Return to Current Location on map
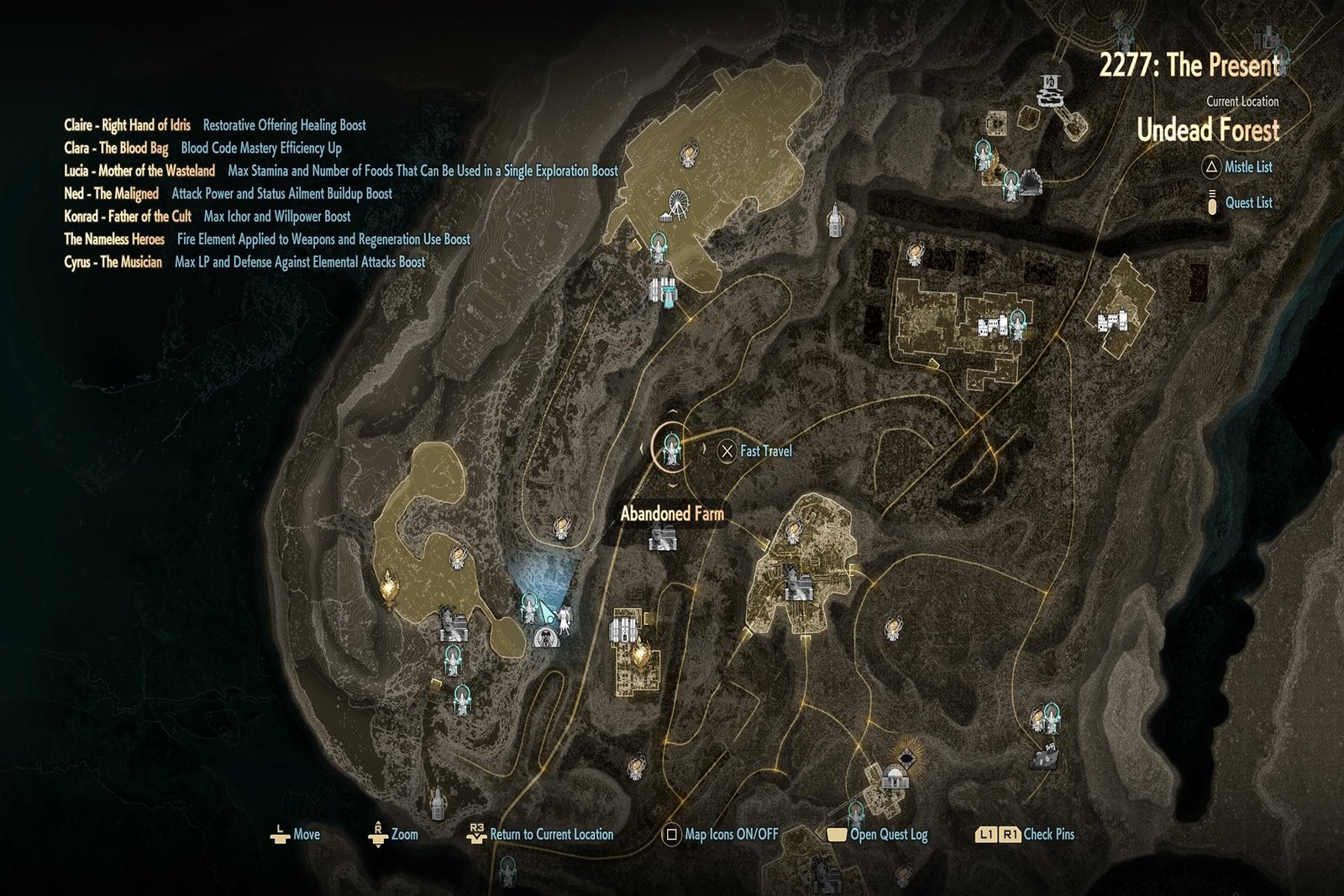Viewport: 1344px width, 896px height. point(540,835)
